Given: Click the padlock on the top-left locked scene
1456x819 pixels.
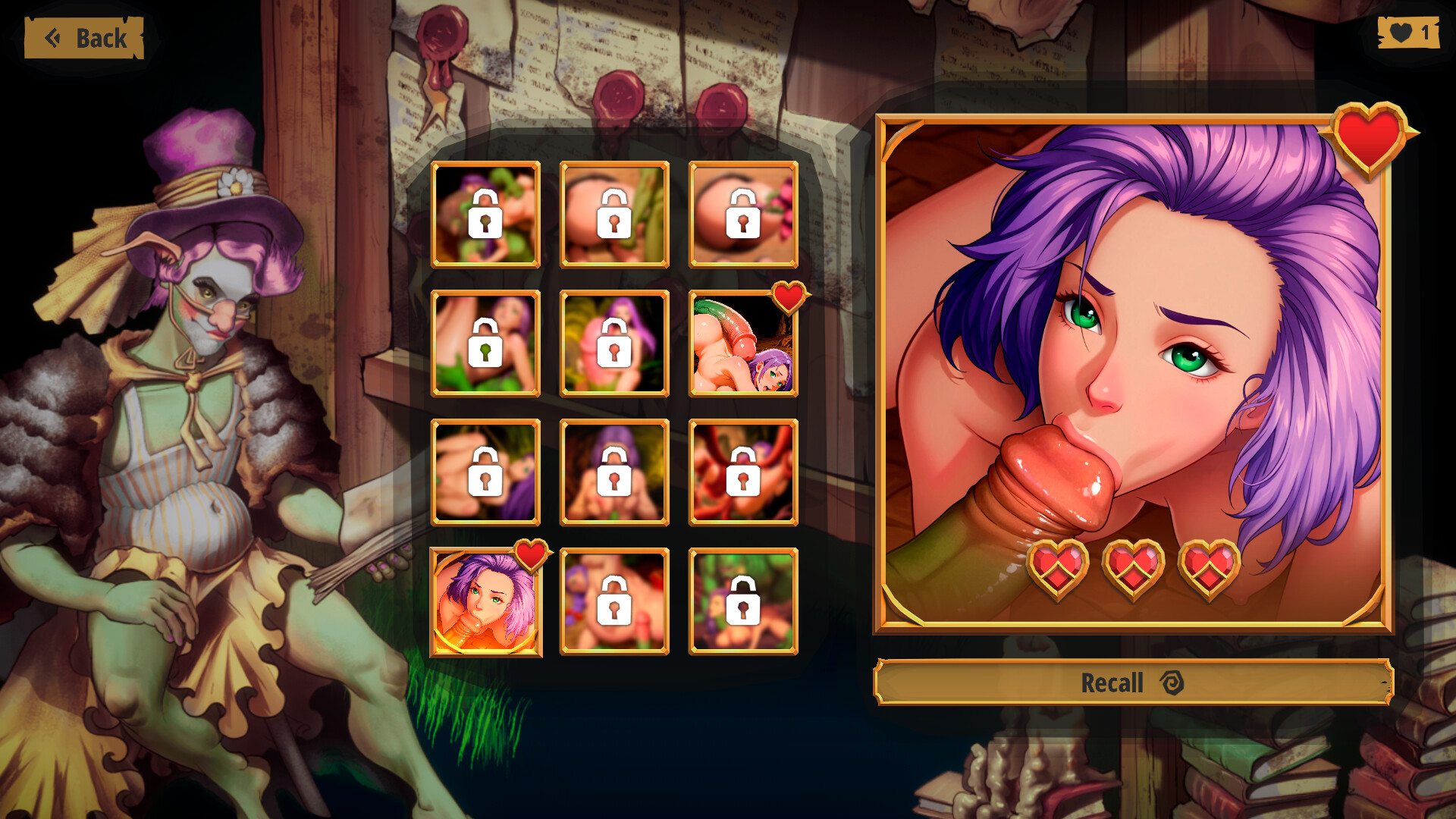Looking at the screenshot, I should [x=485, y=215].
